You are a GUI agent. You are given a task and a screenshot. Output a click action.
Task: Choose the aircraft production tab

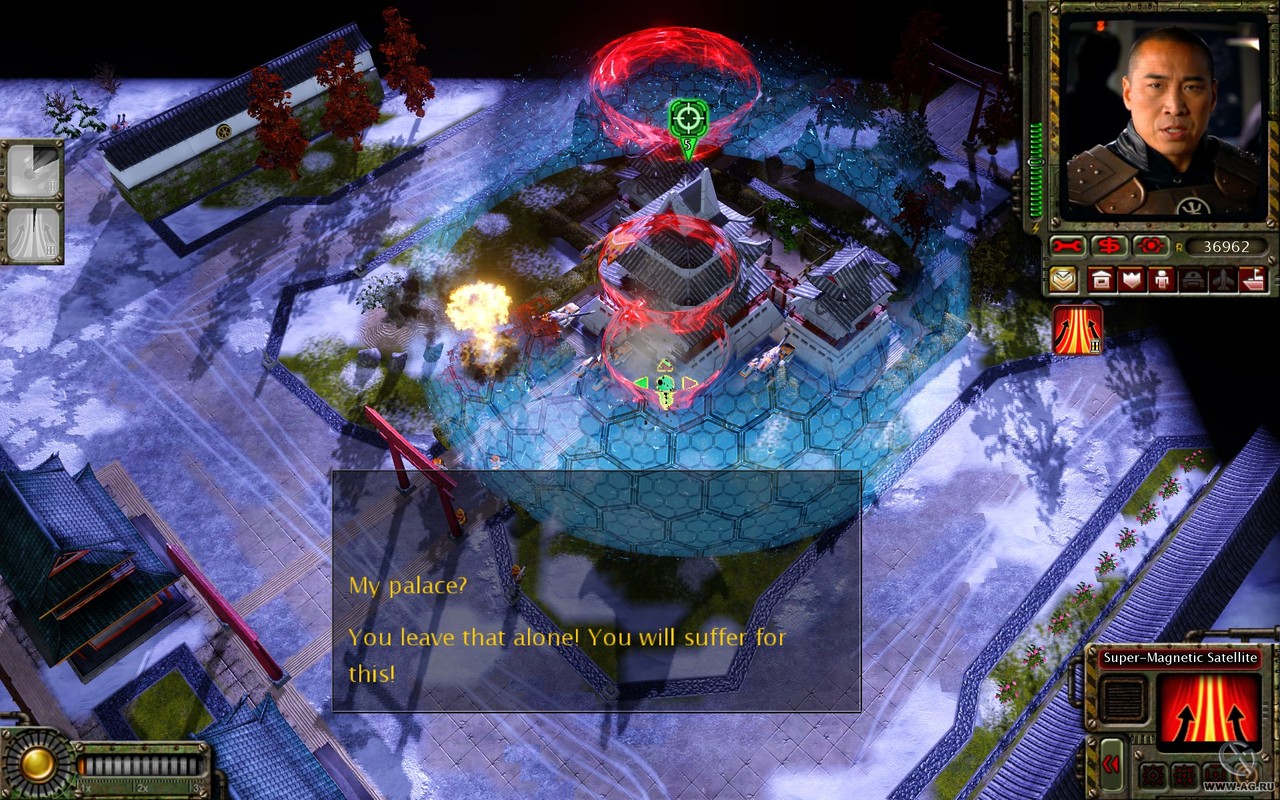click(x=1222, y=280)
